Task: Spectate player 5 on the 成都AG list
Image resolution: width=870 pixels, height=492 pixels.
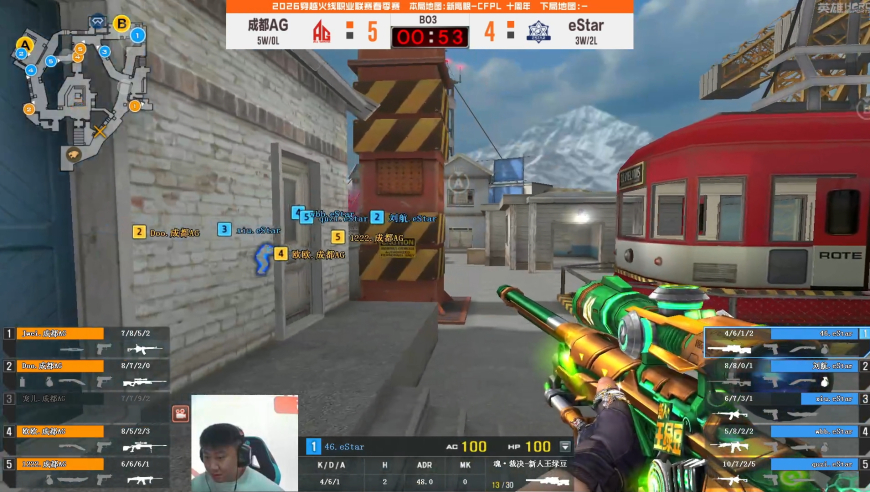Action: tap(84, 470)
